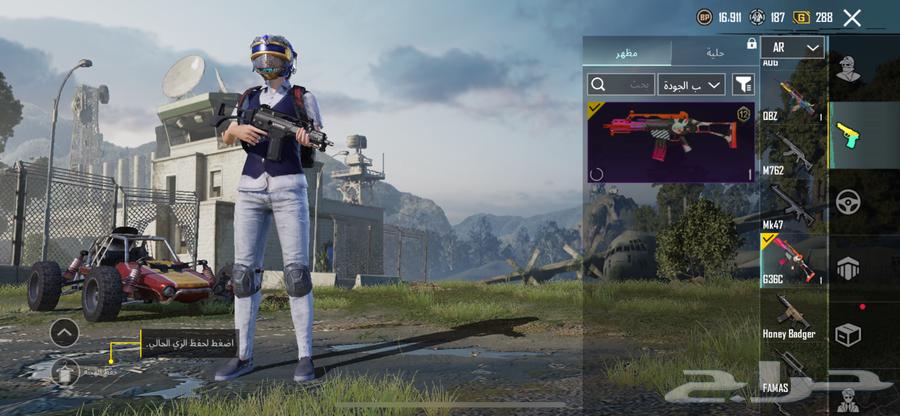Close the inventory with the X button
The height and width of the screenshot is (416, 900).
(852, 17)
